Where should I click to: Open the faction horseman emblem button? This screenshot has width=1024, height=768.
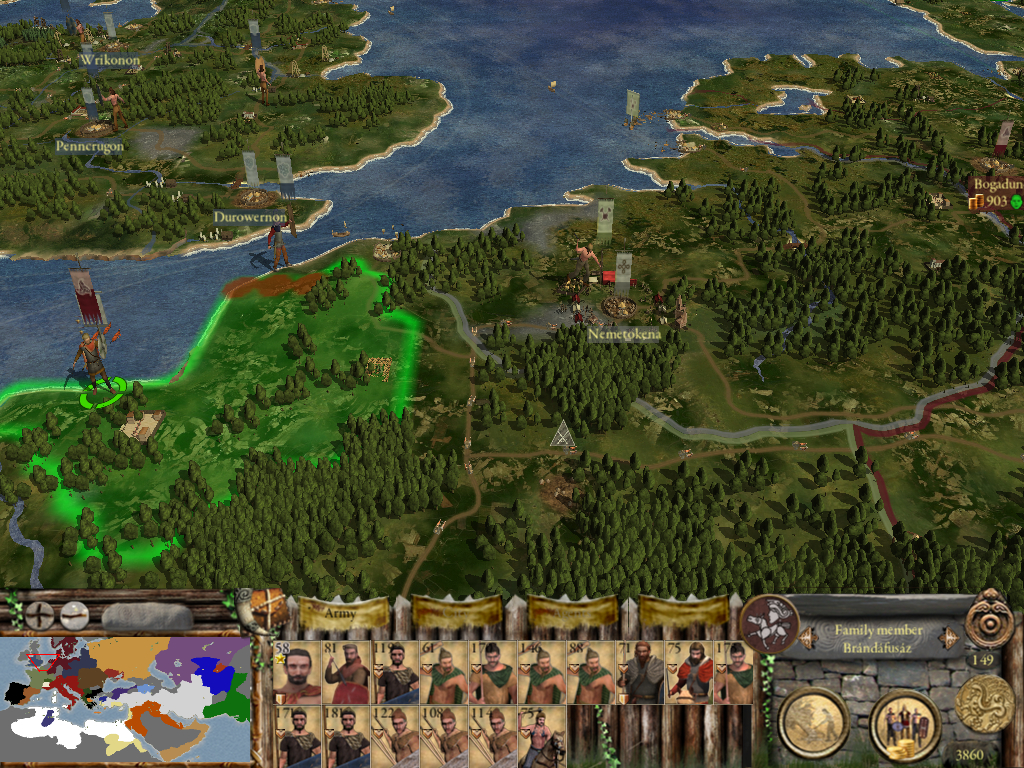[x=769, y=622]
